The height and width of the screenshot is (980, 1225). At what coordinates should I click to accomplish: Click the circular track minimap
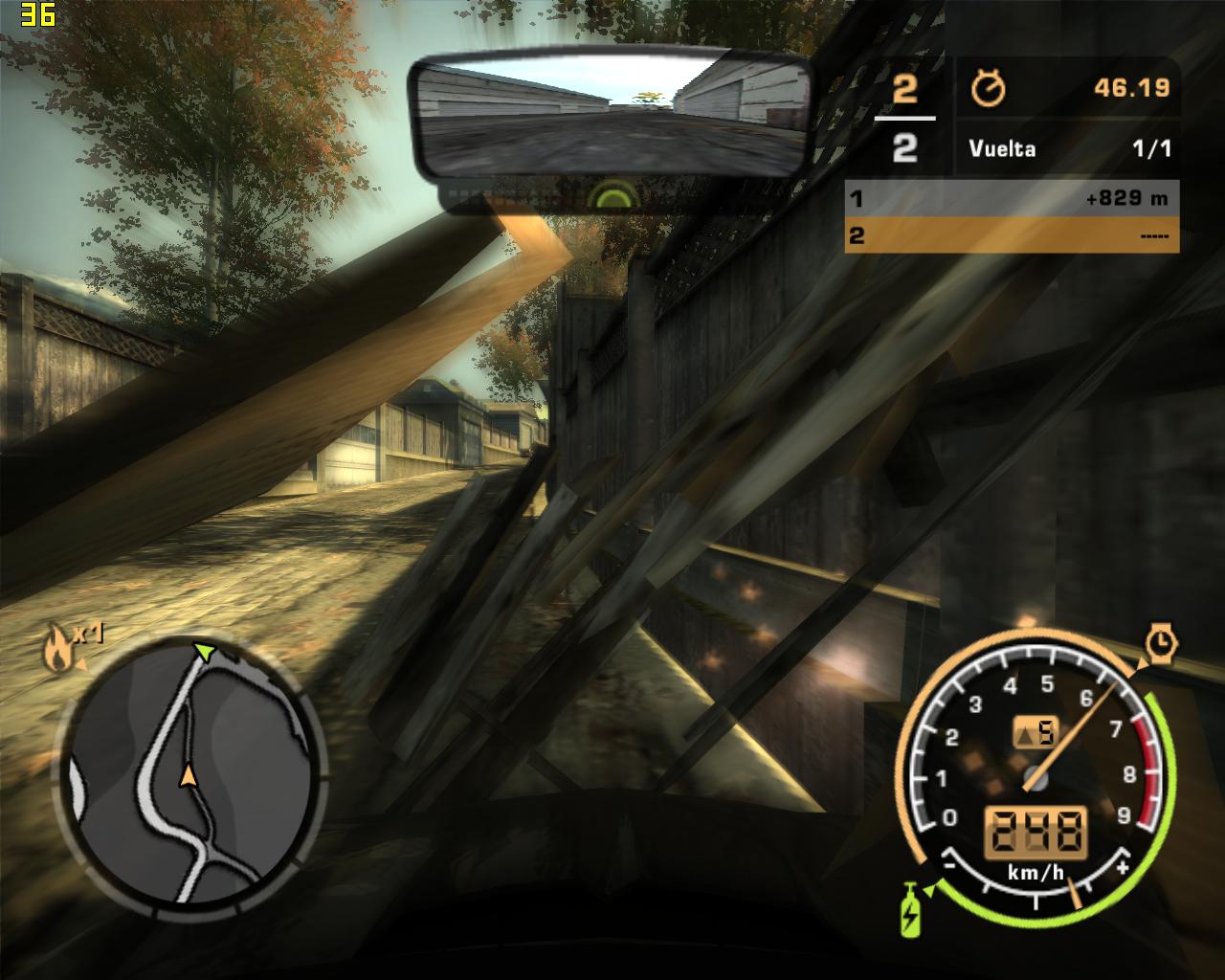click(189, 771)
